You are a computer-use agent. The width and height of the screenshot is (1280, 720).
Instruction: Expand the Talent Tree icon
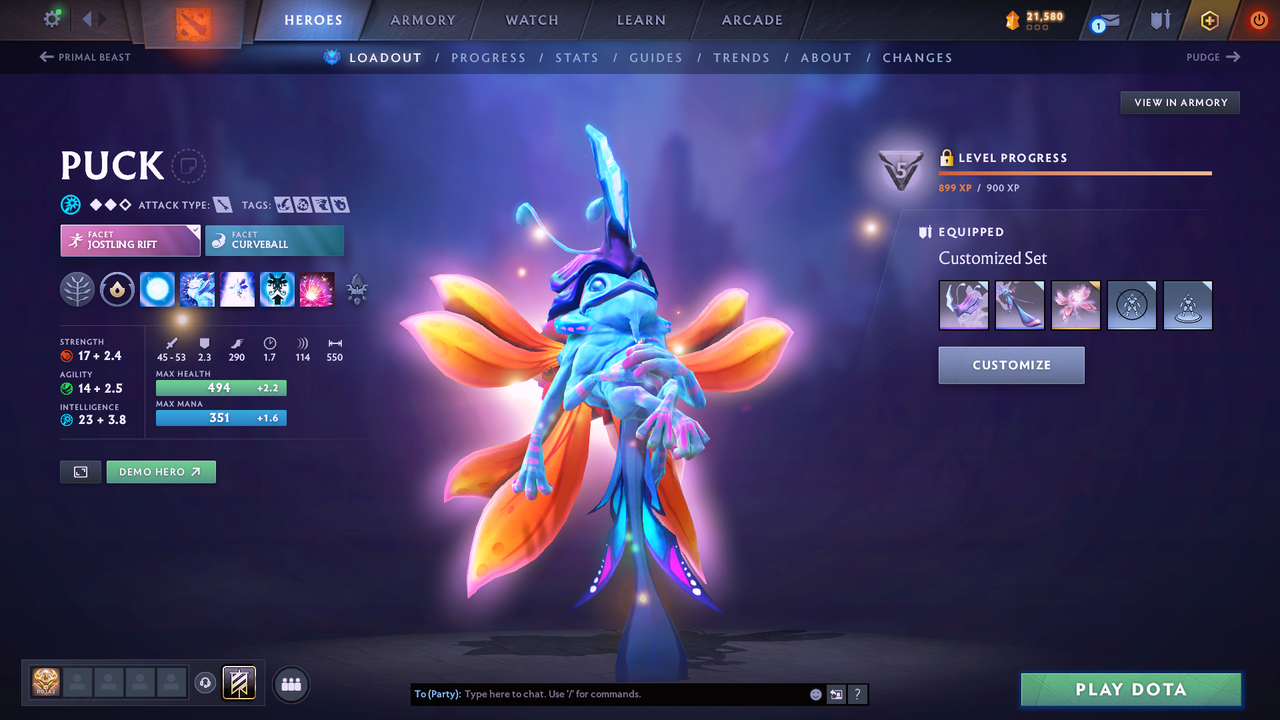point(77,289)
